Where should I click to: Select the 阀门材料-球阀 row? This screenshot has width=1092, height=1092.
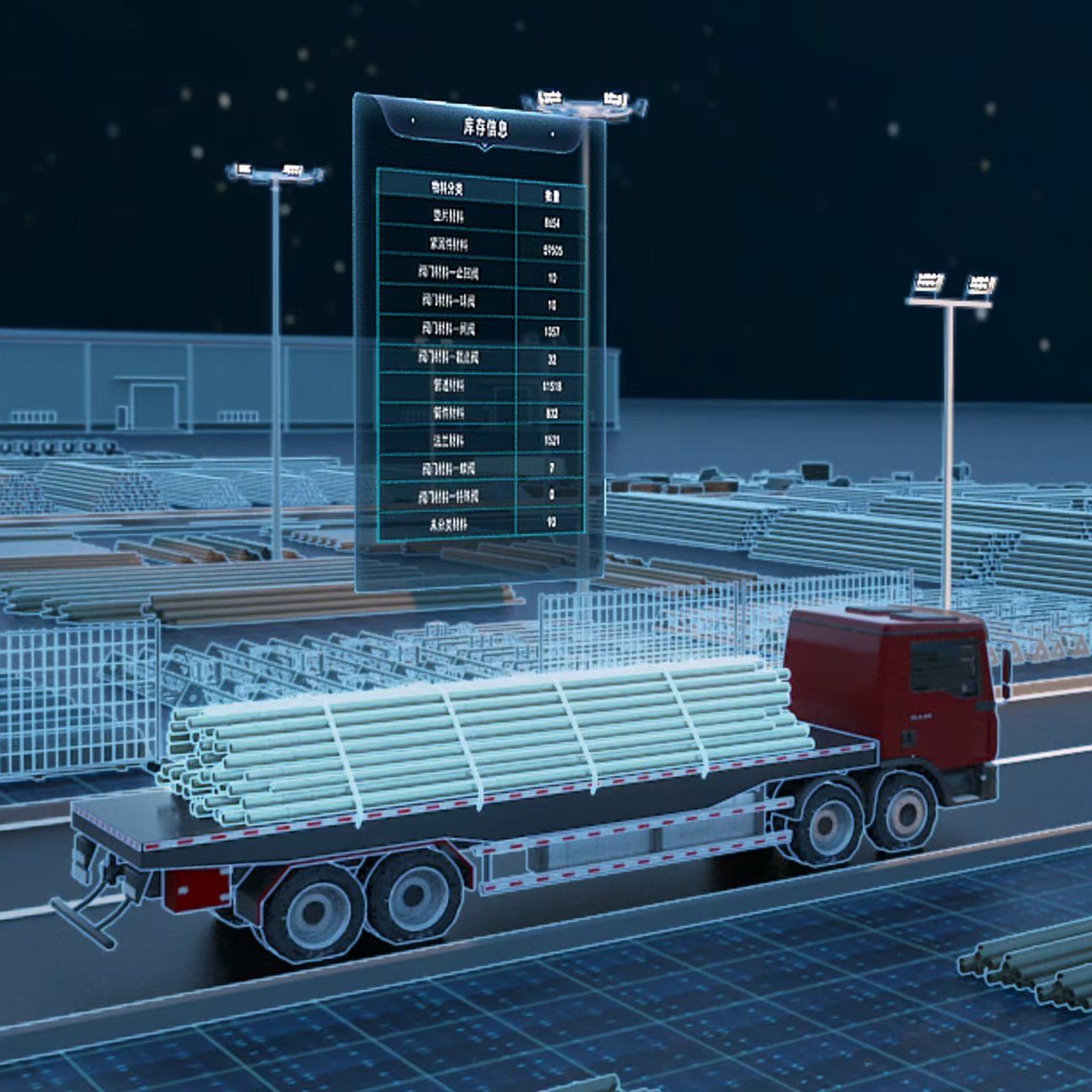(448, 300)
